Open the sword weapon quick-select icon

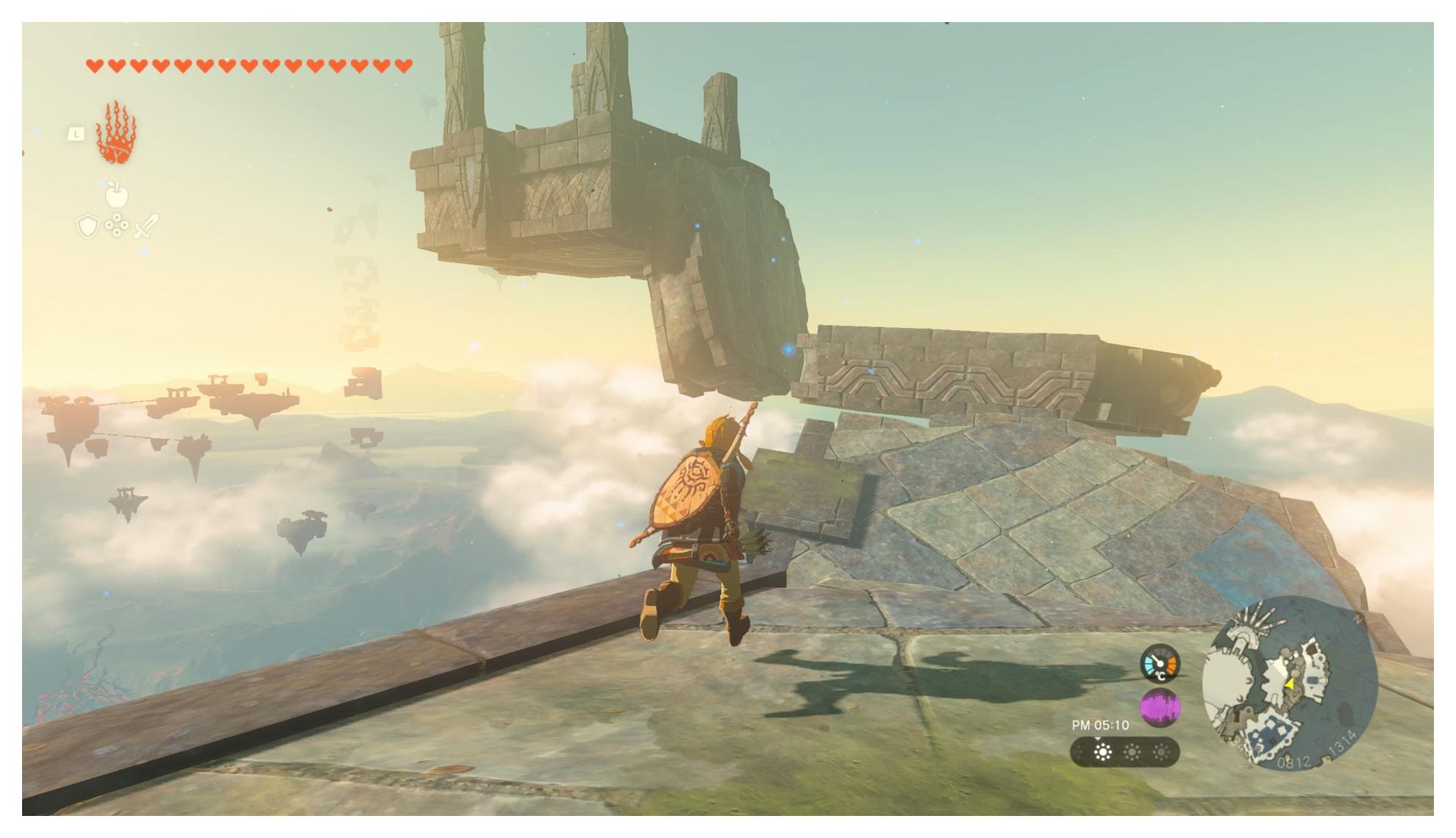point(146,226)
